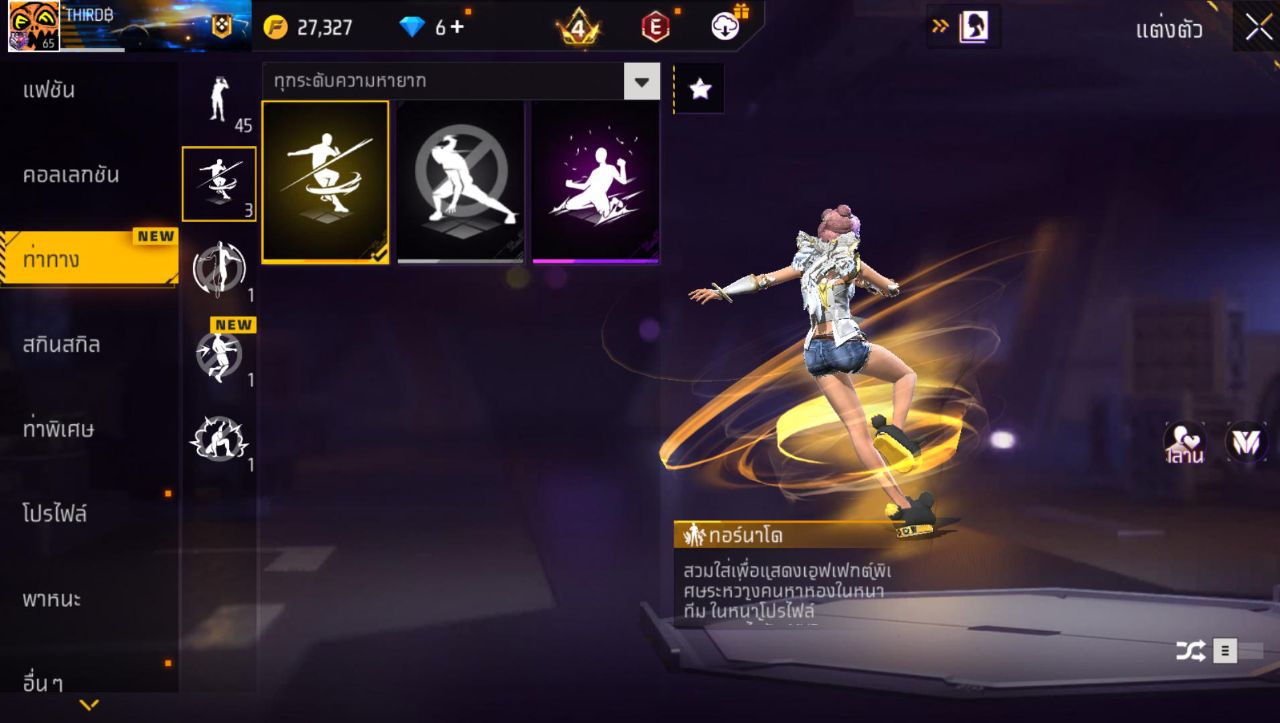Image resolution: width=1280 pixels, height=723 pixels.
Task: Open the rarity filter dropdown
Action: (643, 83)
